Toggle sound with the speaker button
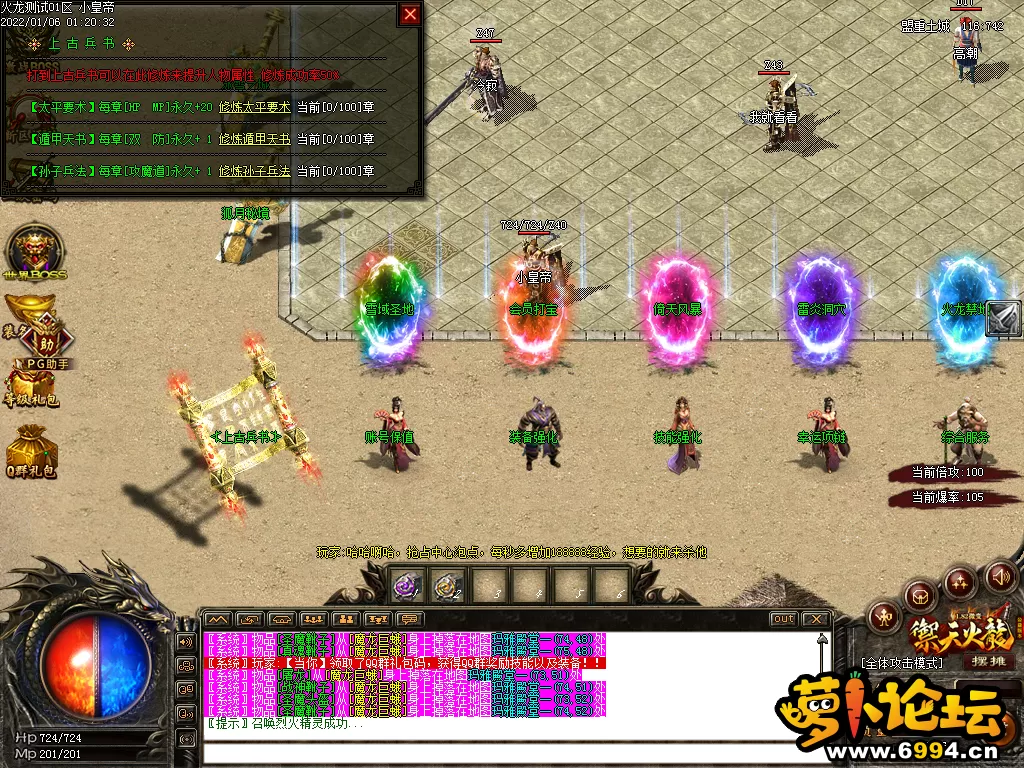1024x768 pixels. coord(1000,577)
